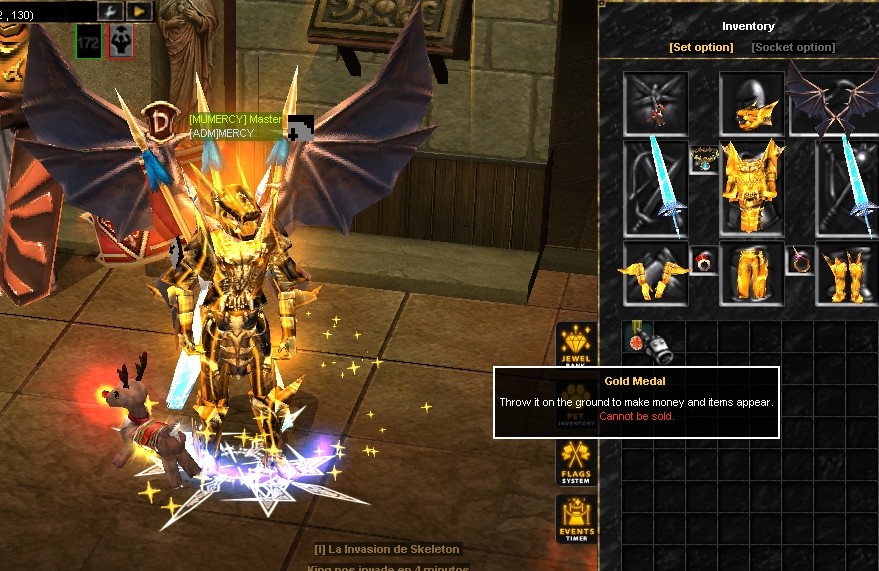Viewport: 879px width, 571px height.
Task: Select the right-hand ice sword slot
Action: [x=845, y=187]
